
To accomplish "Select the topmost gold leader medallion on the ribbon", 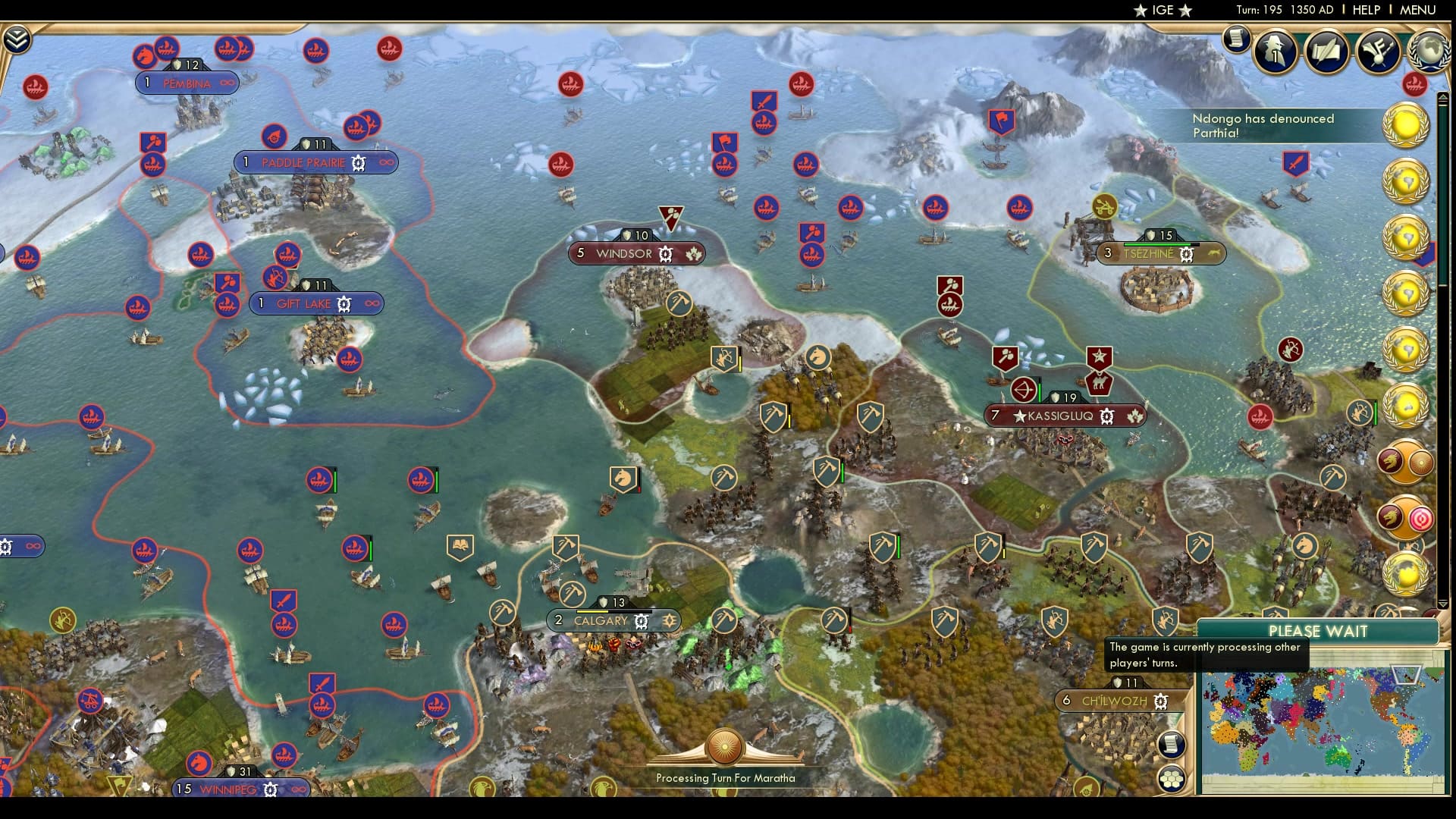I will click(x=1407, y=125).
